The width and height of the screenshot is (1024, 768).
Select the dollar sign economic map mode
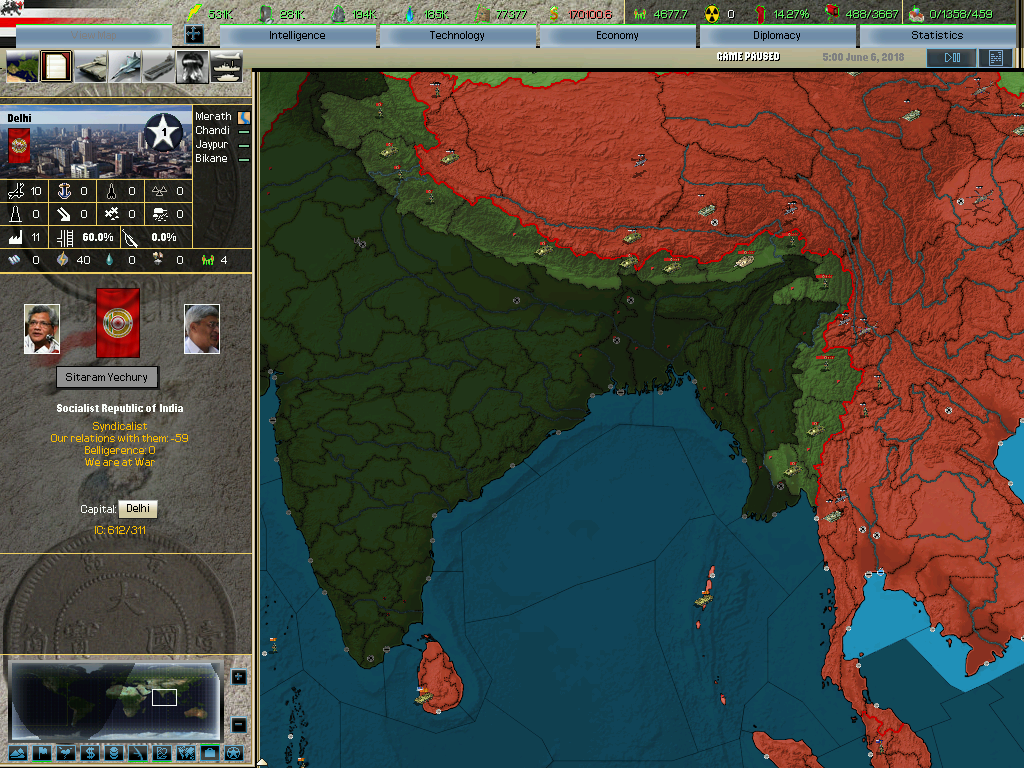[89, 753]
